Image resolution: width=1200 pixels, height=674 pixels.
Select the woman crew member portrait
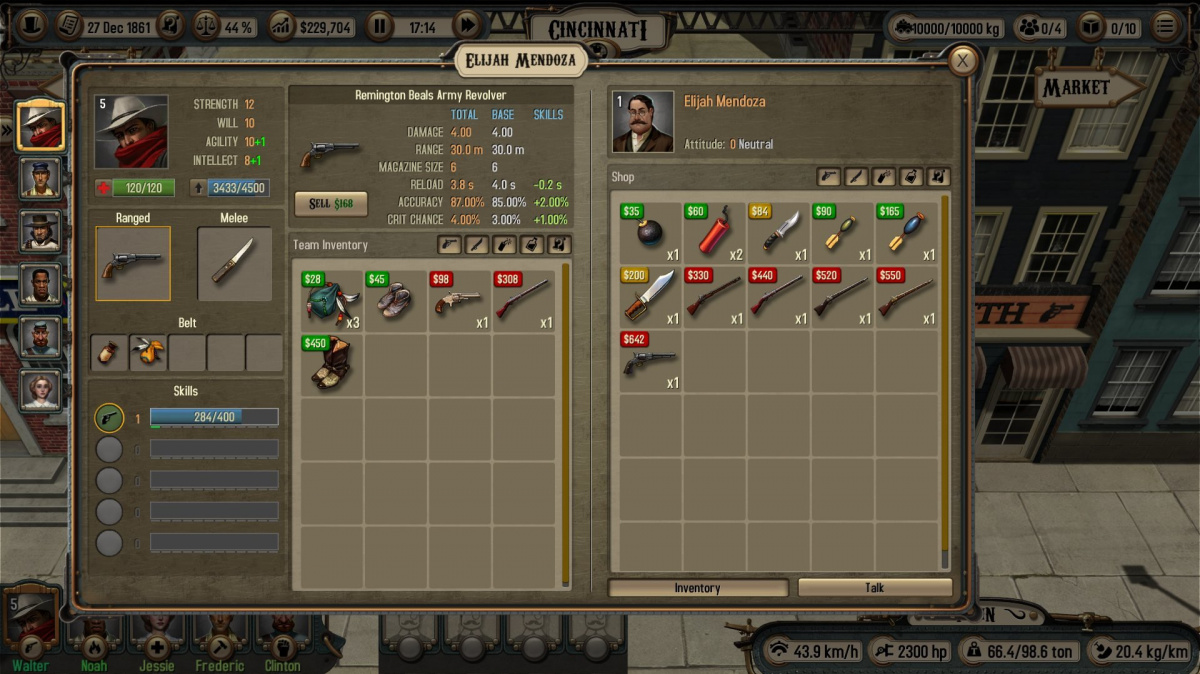tap(41, 390)
